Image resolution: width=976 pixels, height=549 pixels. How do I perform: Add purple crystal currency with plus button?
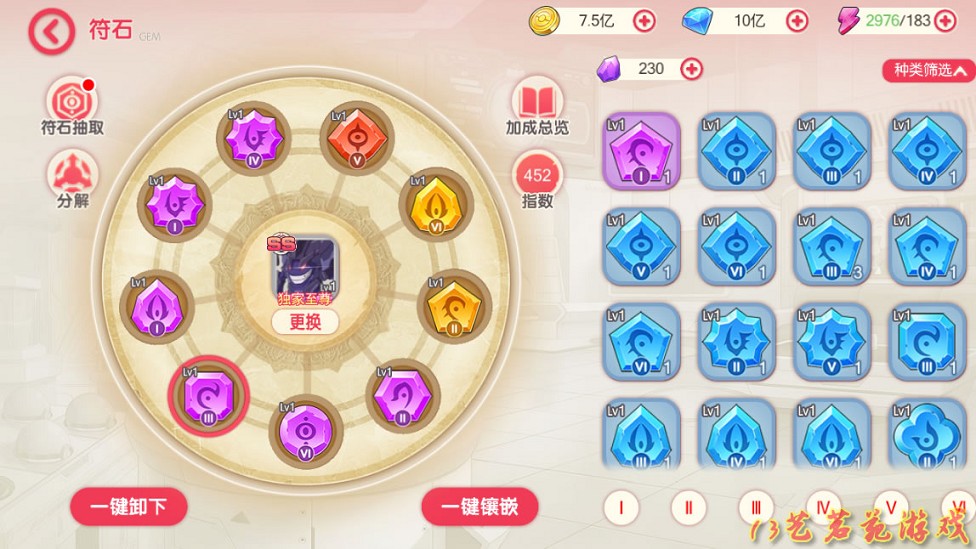pyautogui.click(x=691, y=69)
